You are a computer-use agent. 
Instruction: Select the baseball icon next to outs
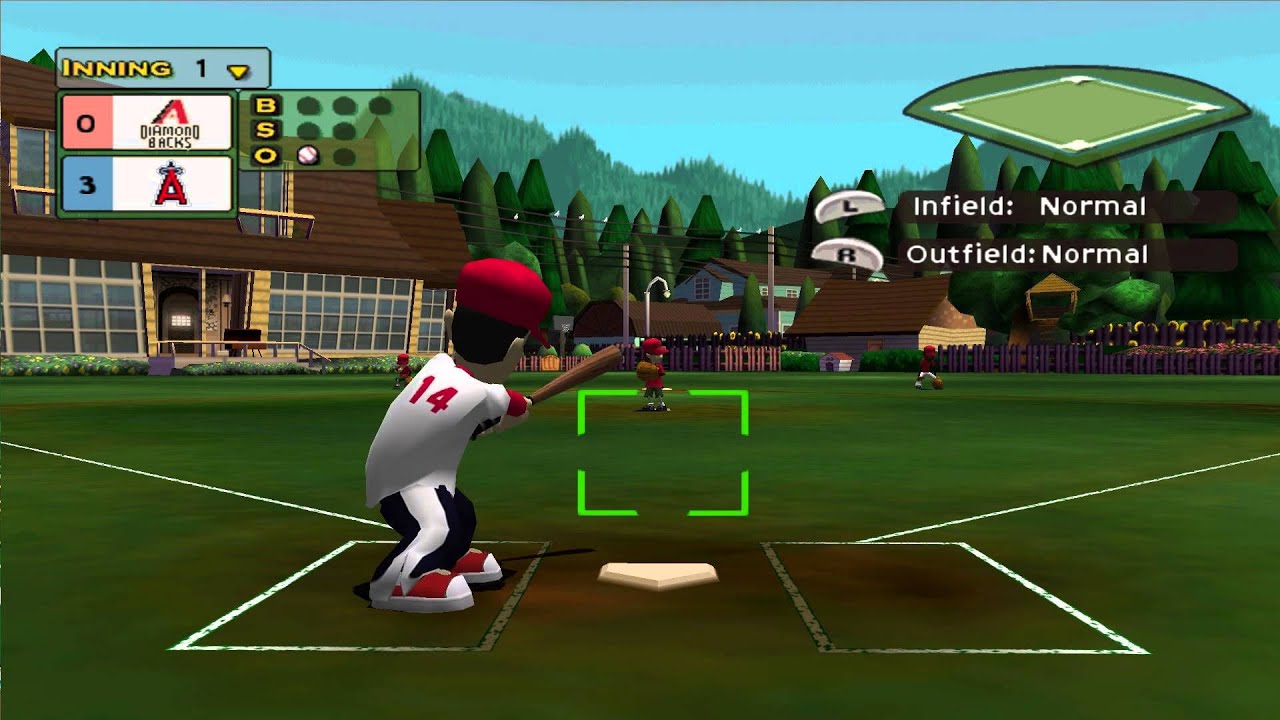308,155
